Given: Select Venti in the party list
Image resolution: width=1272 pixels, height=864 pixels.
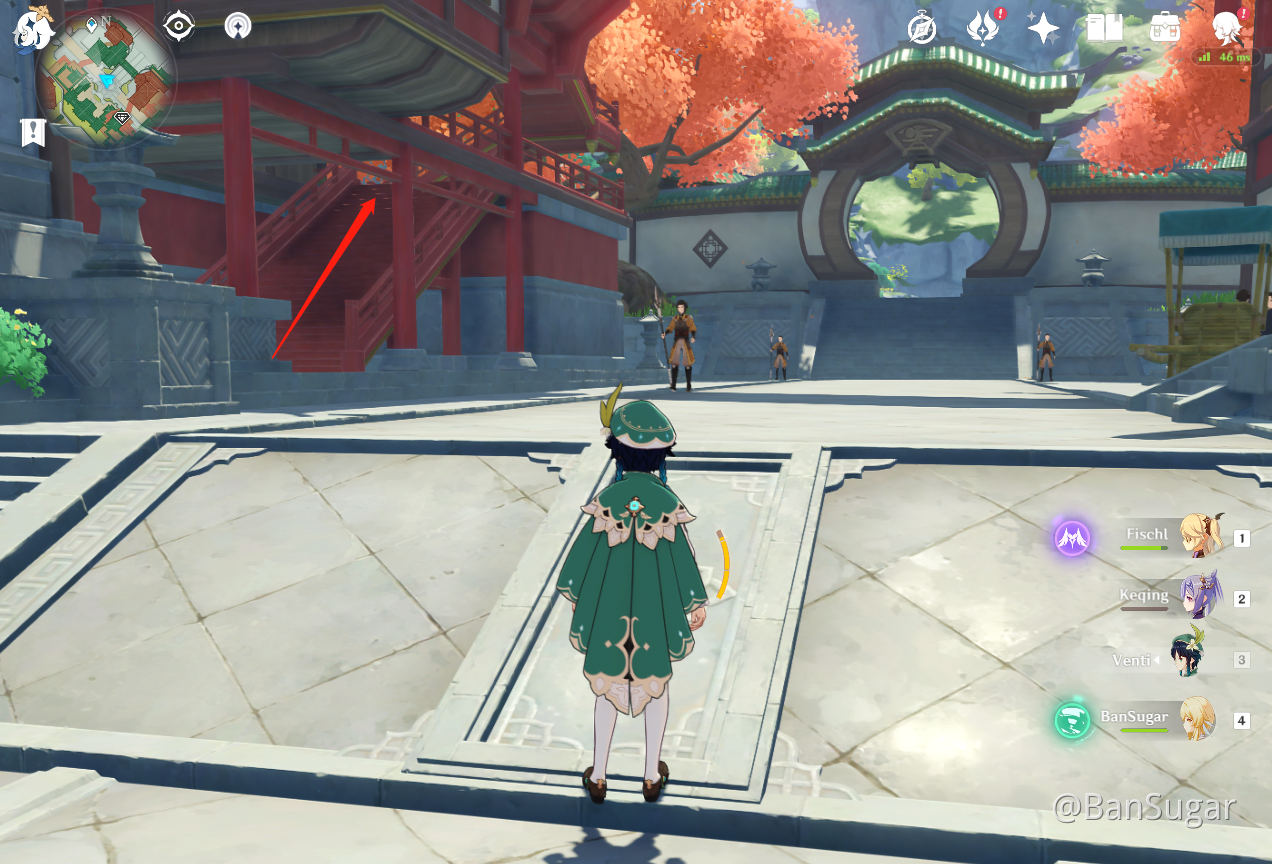Looking at the screenshot, I should 1190,659.
